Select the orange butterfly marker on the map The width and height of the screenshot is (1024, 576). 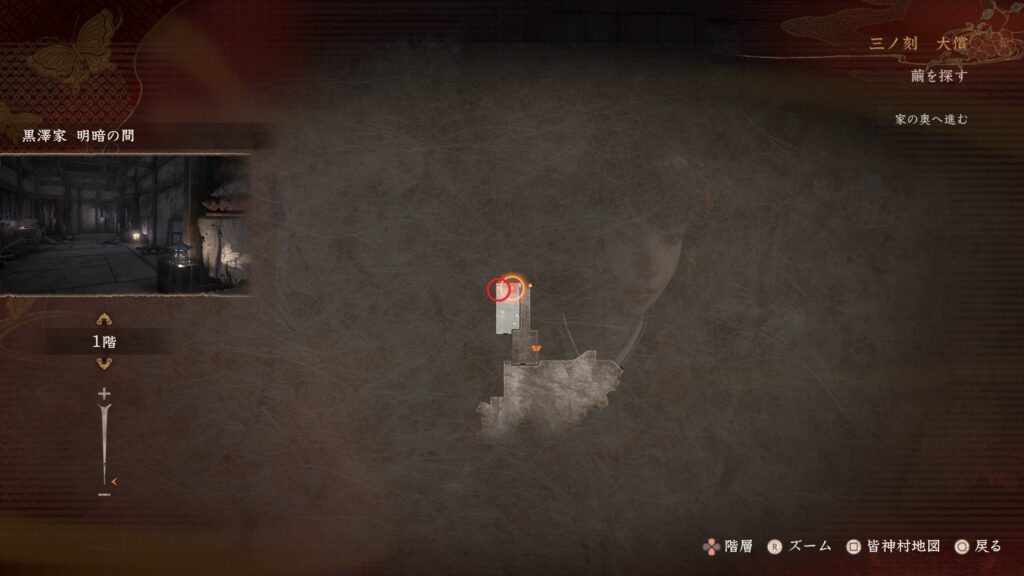point(537,347)
